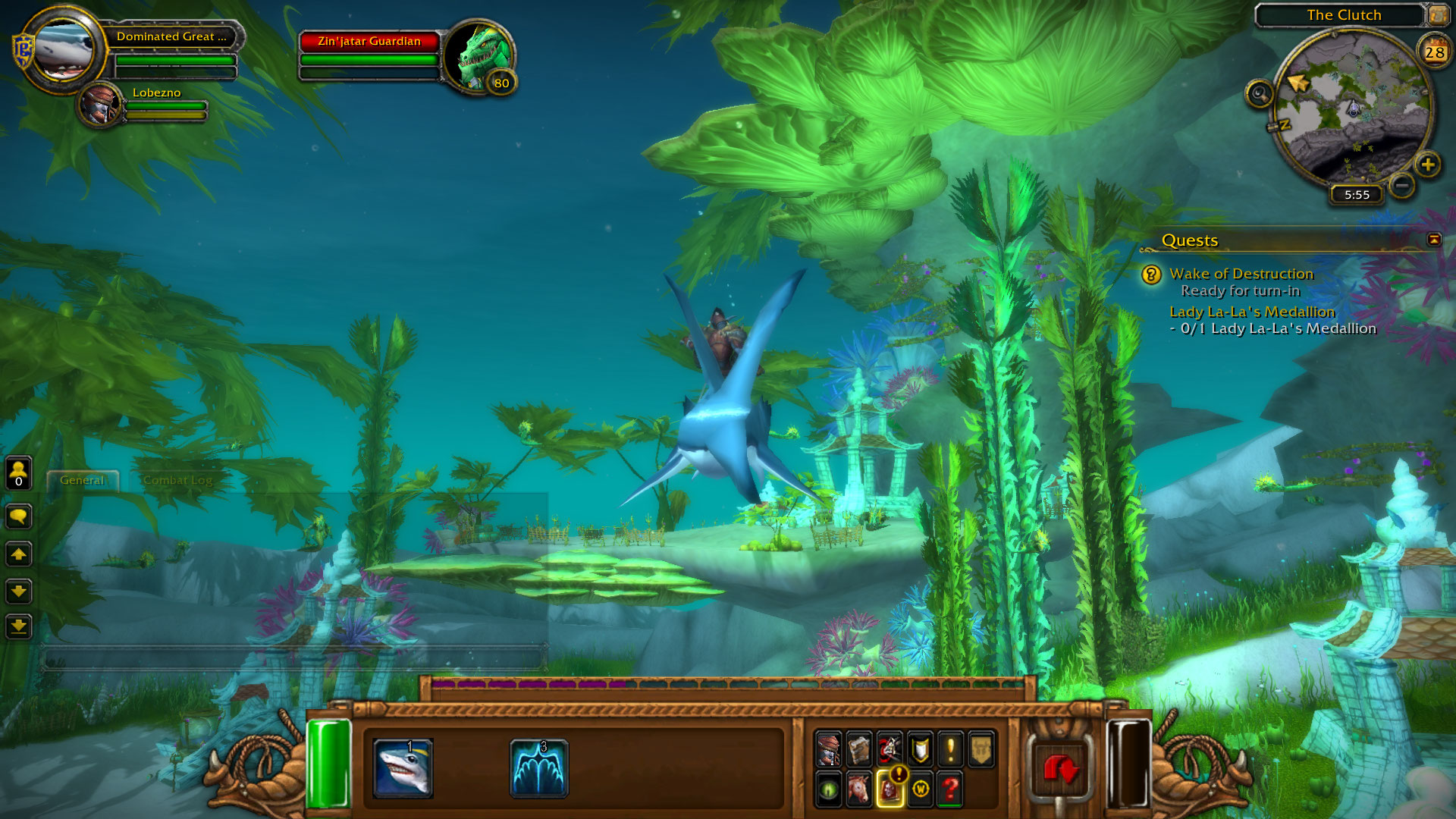Open the calendar showing day 28

click(1434, 52)
